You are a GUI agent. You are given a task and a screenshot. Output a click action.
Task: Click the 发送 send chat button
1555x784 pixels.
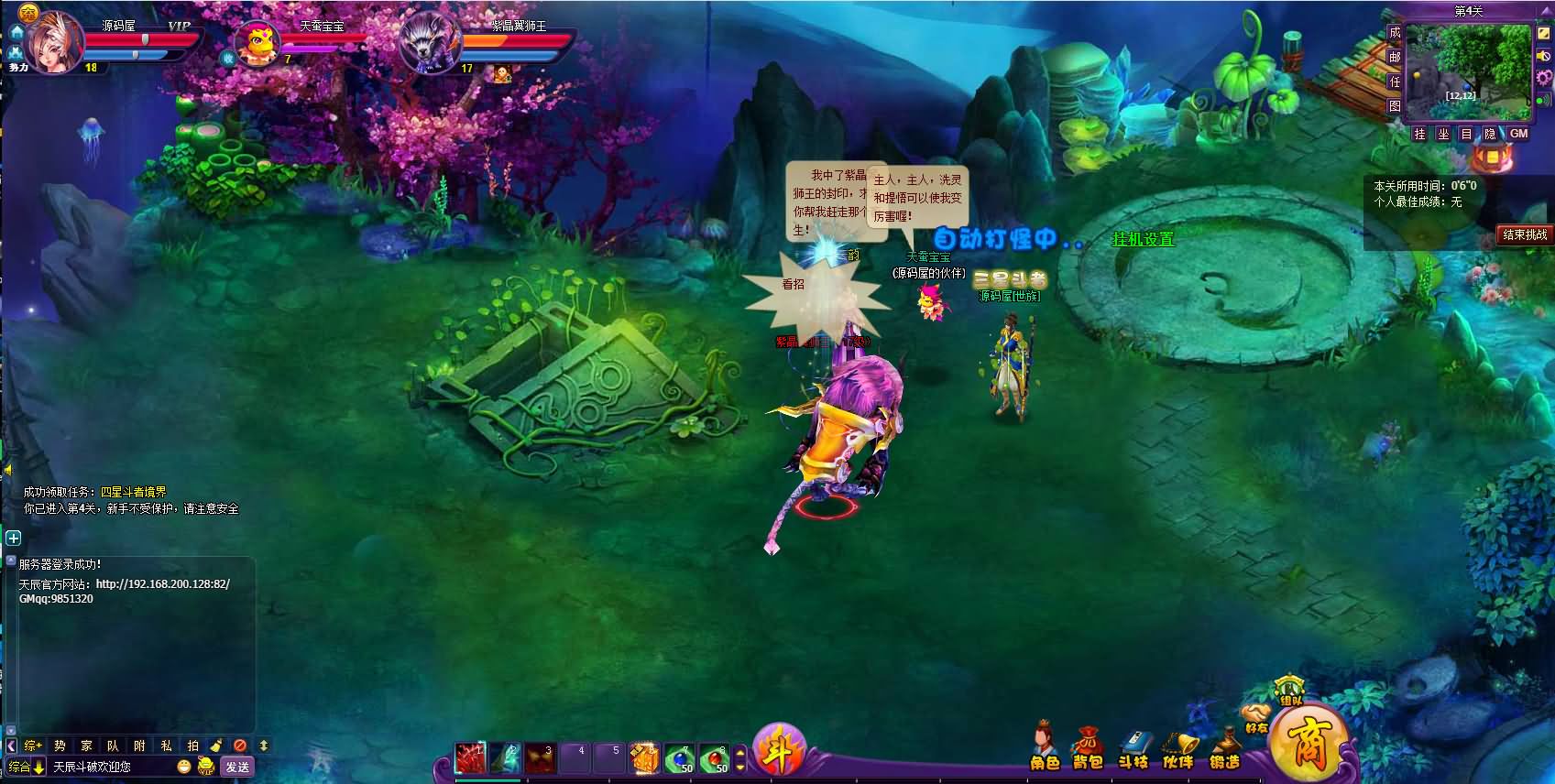237,767
